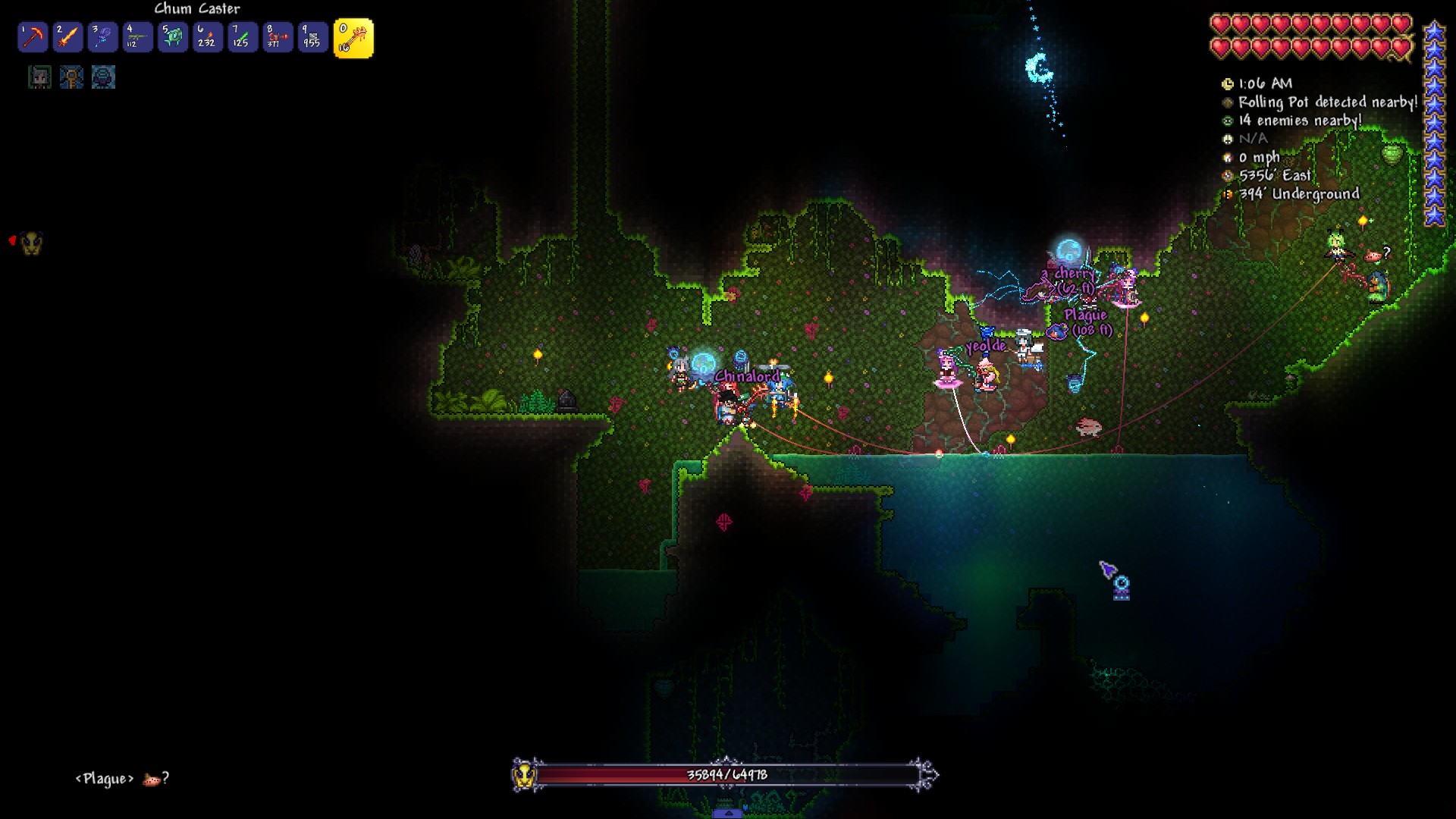Select the gray block stack of 955

(312, 38)
